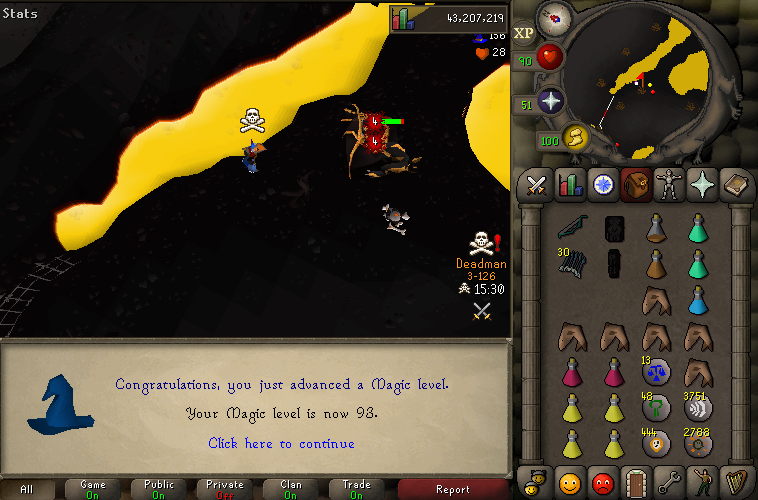Open the Quest List tab
This screenshot has width=758, height=500.
(x=602, y=184)
